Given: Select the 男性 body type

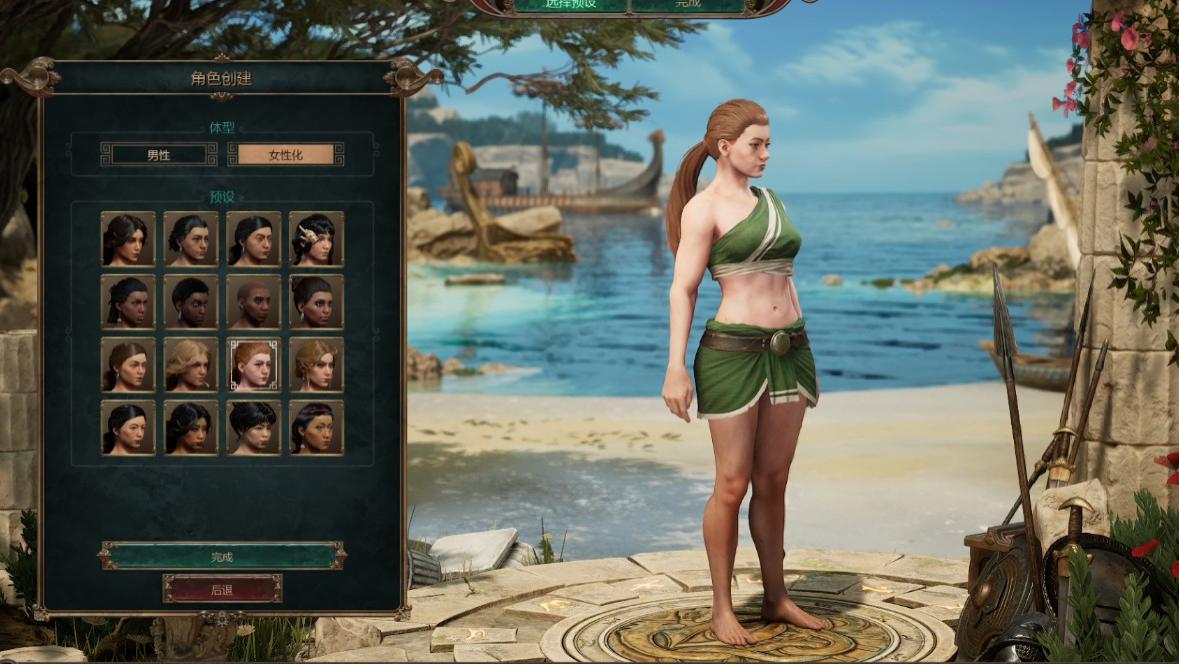Looking at the screenshot, I should (x=159, y=154).
